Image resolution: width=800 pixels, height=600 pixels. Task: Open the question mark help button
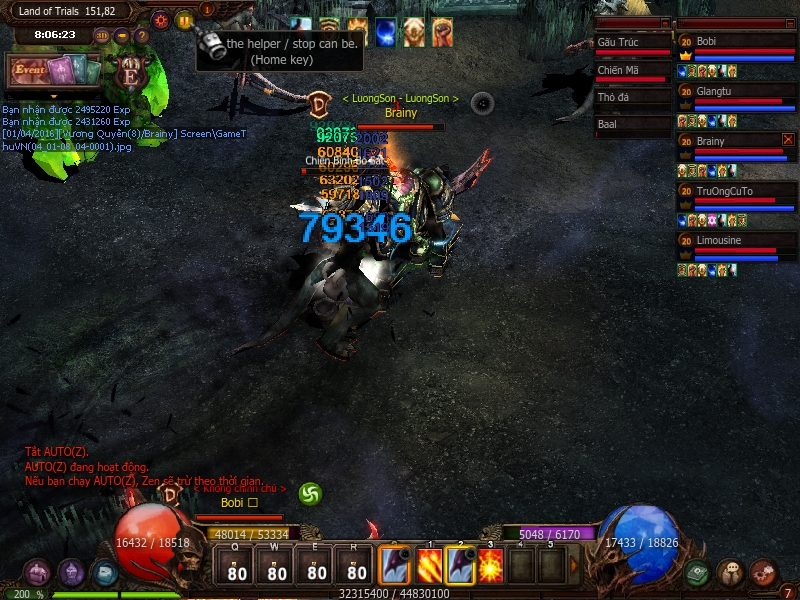(142, 36)
